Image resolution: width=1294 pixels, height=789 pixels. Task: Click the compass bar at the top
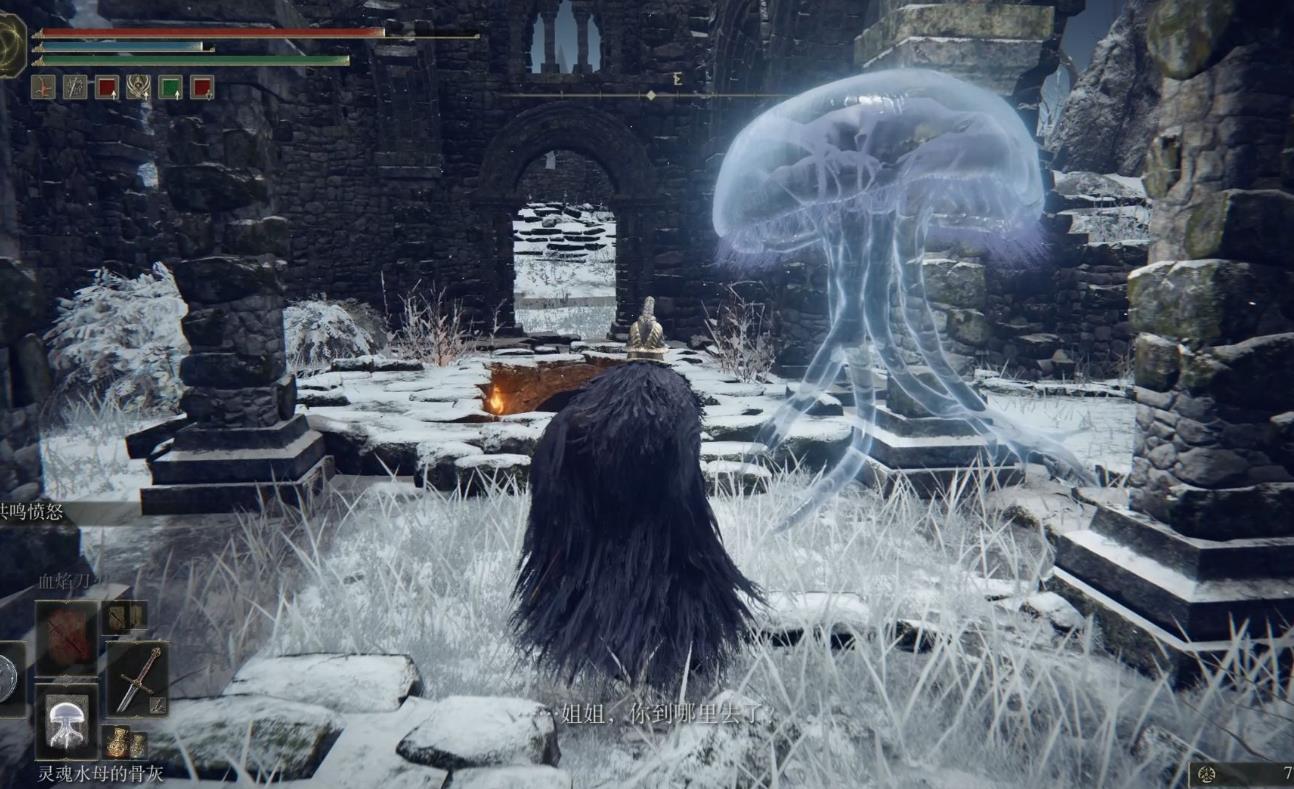click(650, 95)
